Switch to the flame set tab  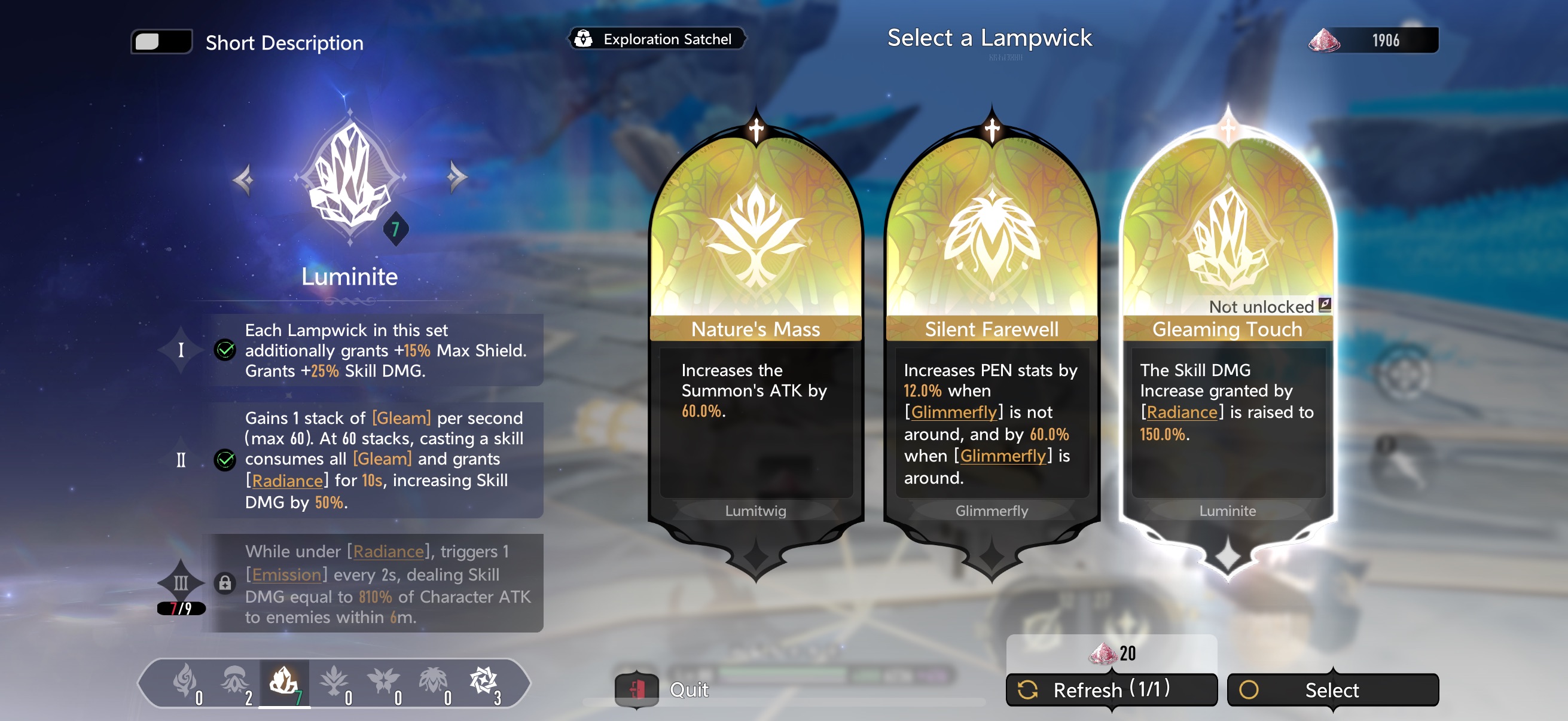pyautogui.click(x=184, y=682)
